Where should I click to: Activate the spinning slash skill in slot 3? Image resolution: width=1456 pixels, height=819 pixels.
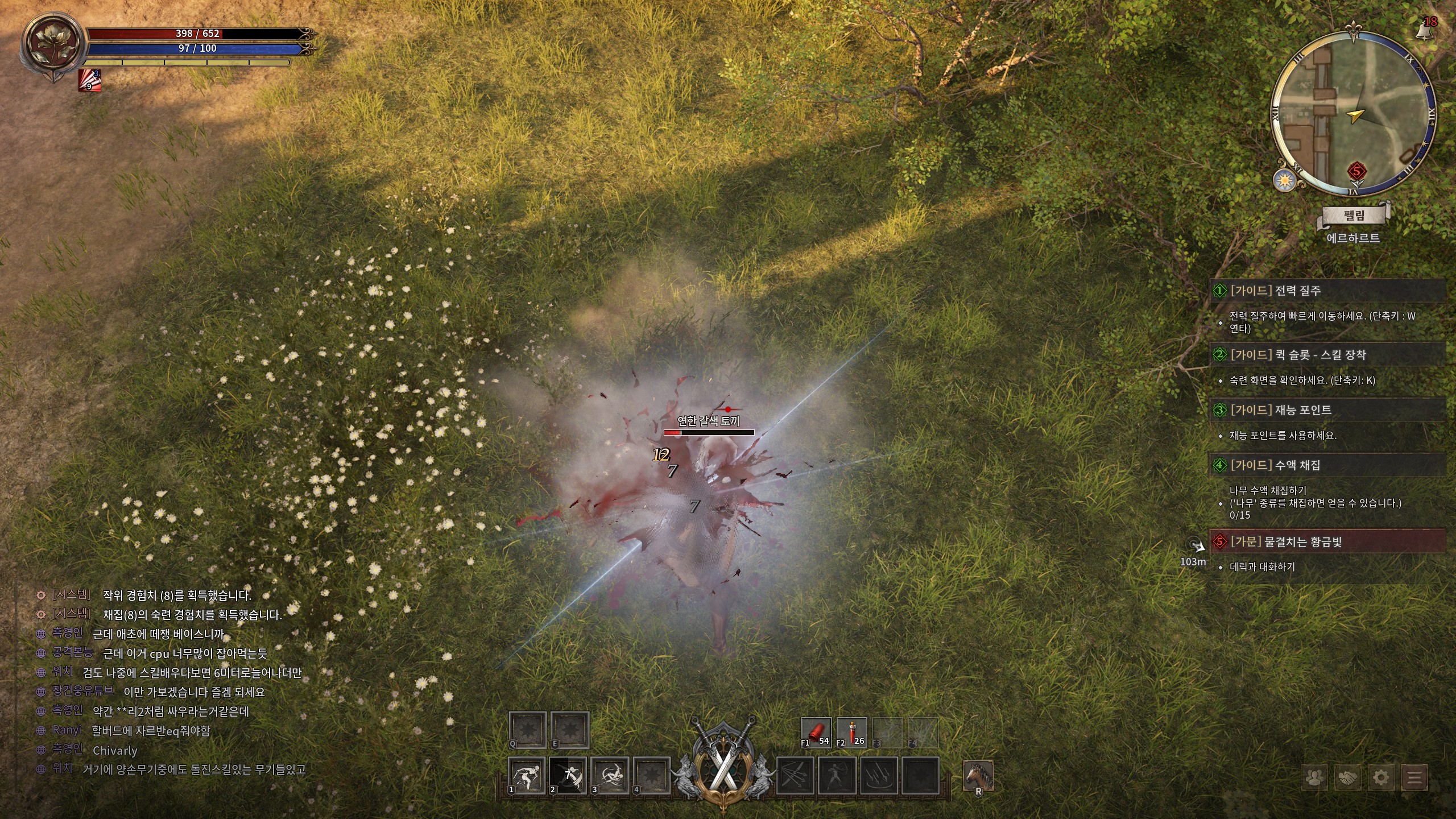[610, 776]
